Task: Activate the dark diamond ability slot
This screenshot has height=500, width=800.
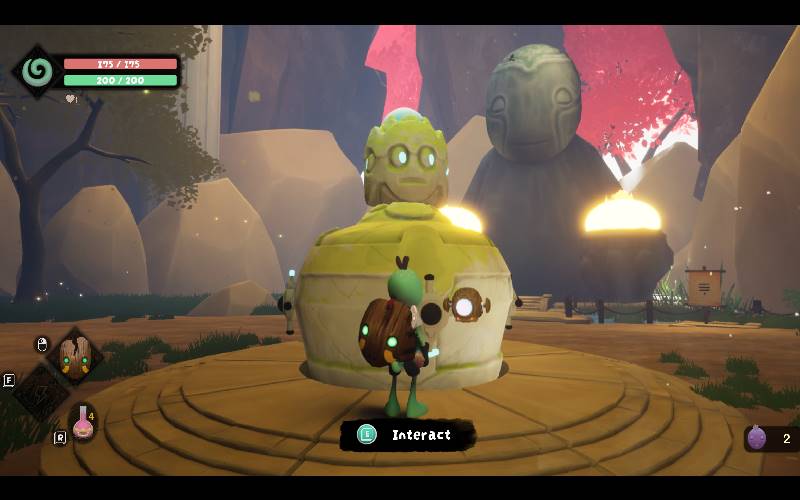Action: (40, 392)
